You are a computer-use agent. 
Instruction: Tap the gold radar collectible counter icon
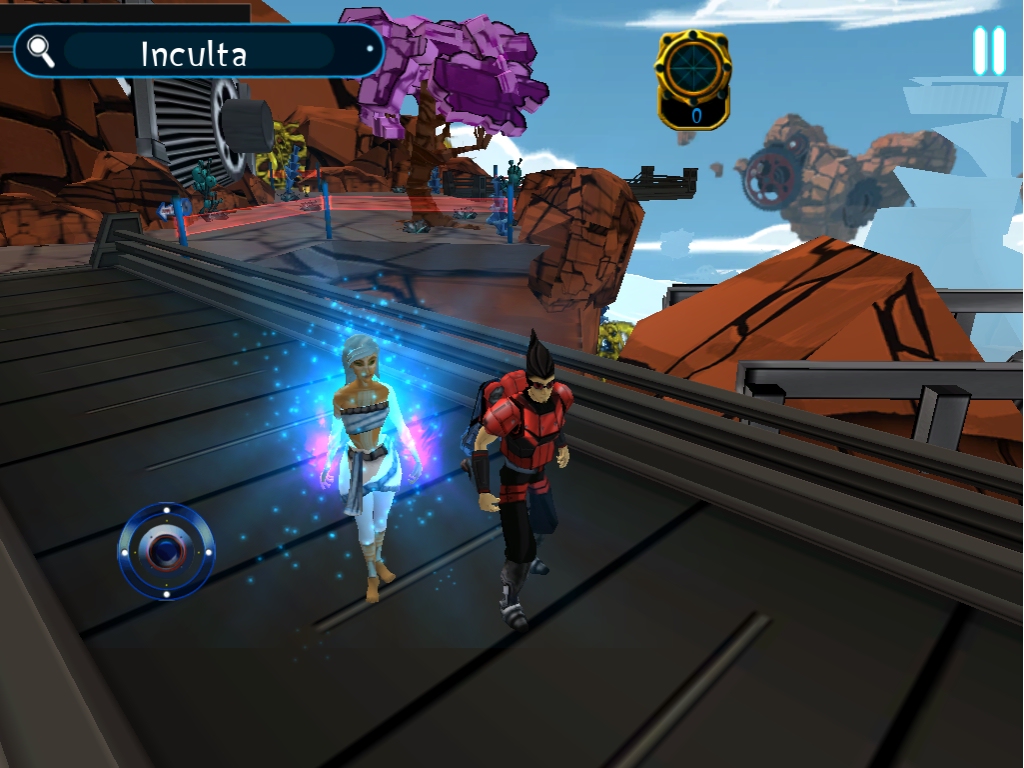pos(692,78)
